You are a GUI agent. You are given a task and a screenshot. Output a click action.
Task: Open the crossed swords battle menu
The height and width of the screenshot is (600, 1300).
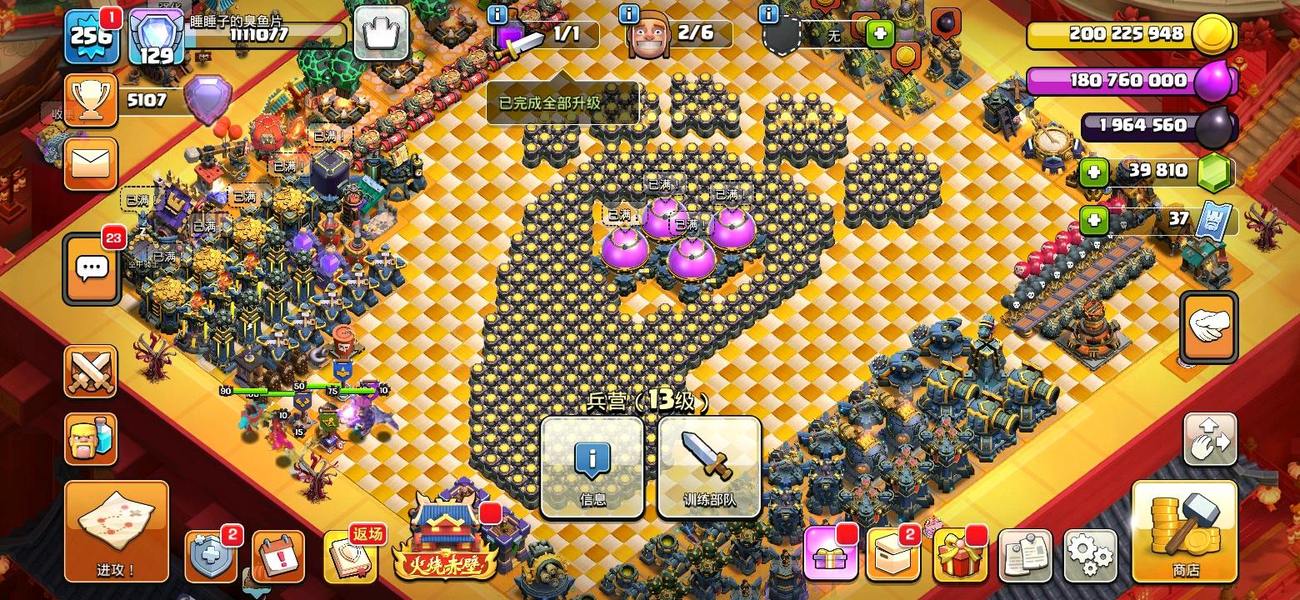91,371
